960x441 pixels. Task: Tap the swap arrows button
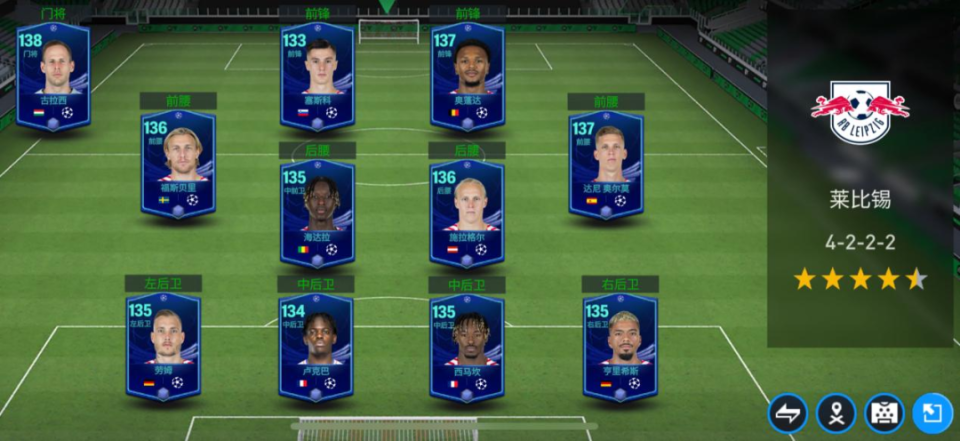[x=788, y=413]
